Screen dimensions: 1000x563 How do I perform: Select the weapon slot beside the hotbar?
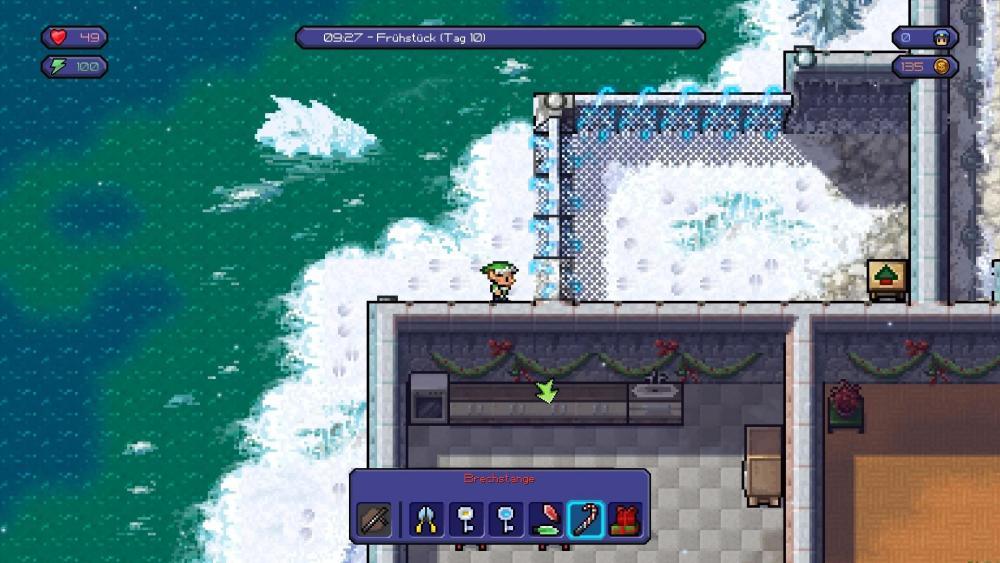coord(374,520)
